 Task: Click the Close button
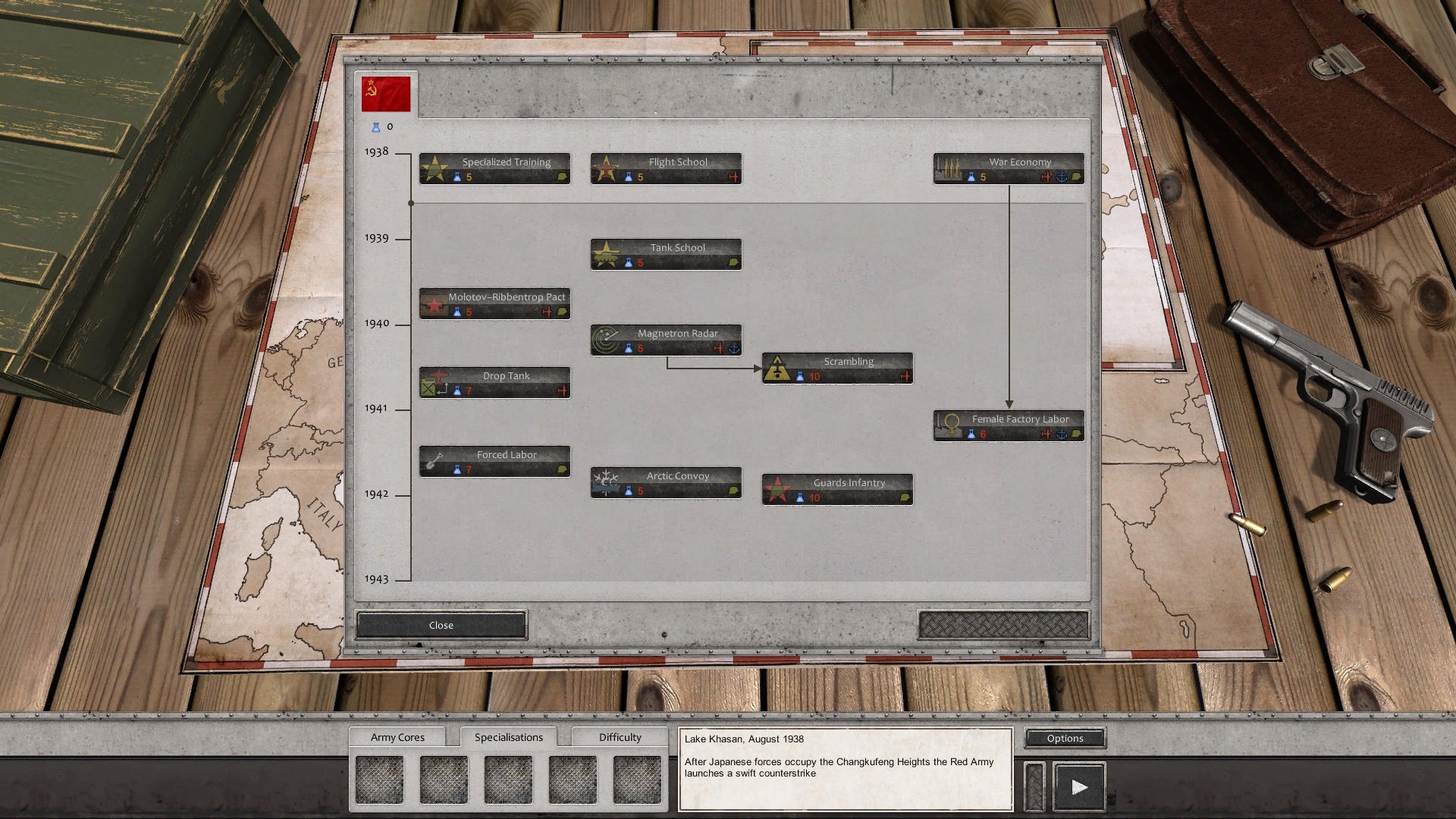(x=441, y=624)
